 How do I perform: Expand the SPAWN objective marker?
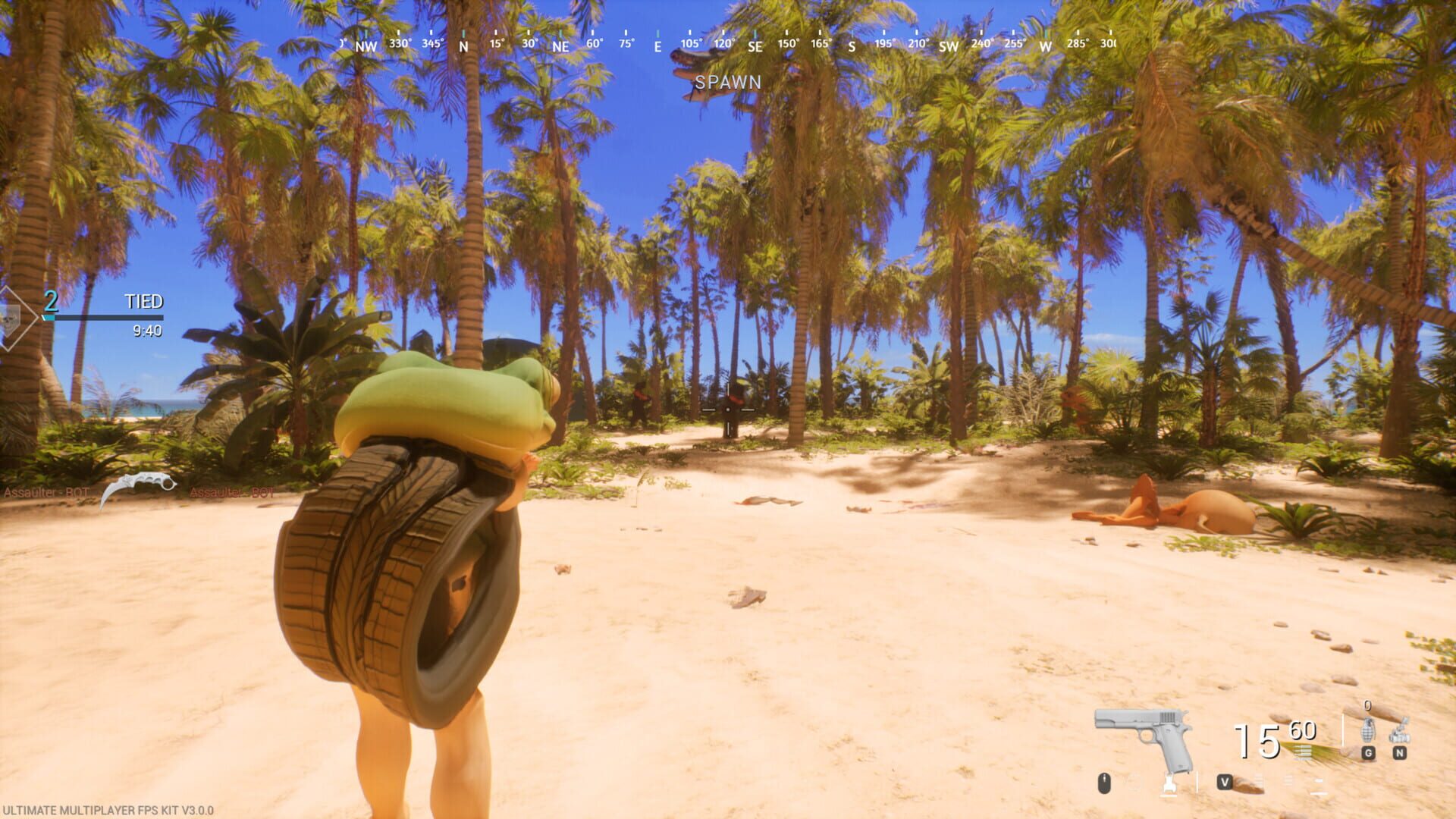726,83
